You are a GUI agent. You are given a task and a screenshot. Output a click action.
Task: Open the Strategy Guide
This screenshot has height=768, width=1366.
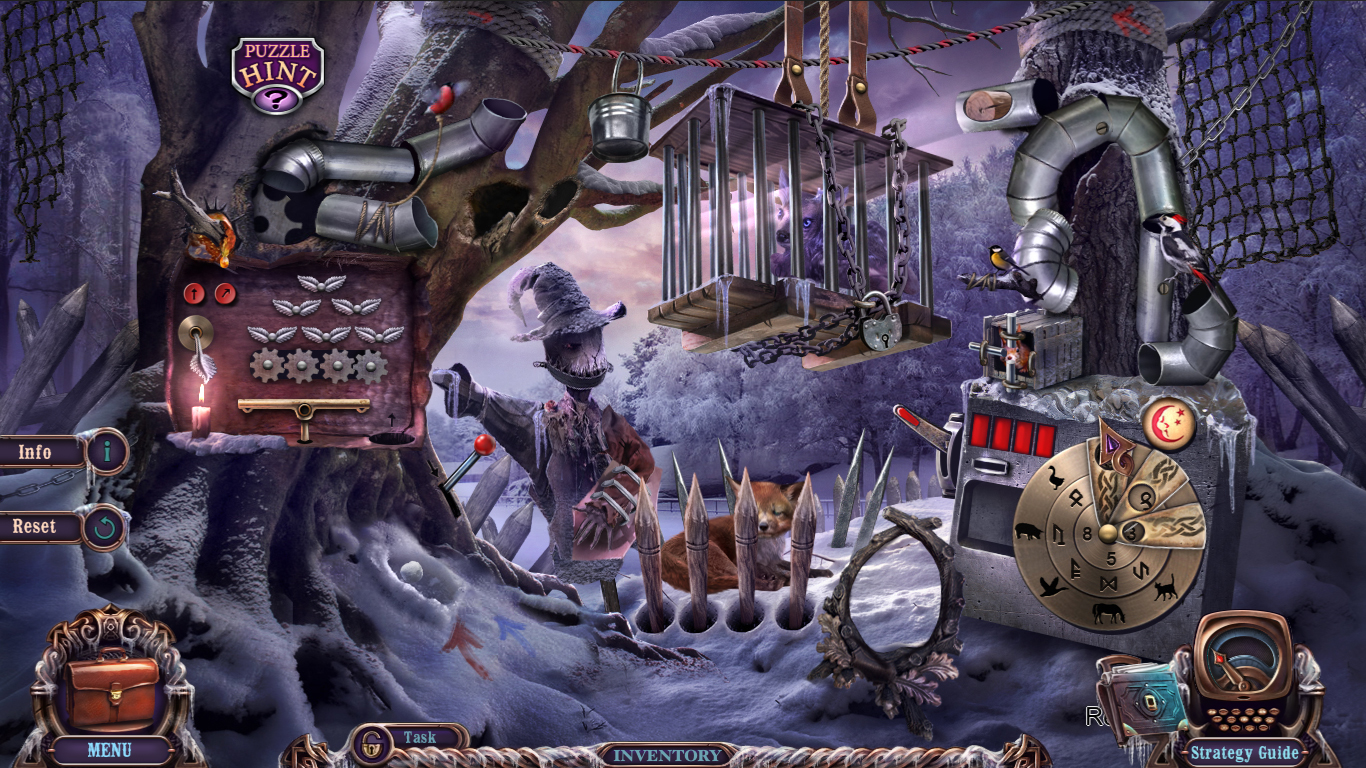[x=1247, y=752]
